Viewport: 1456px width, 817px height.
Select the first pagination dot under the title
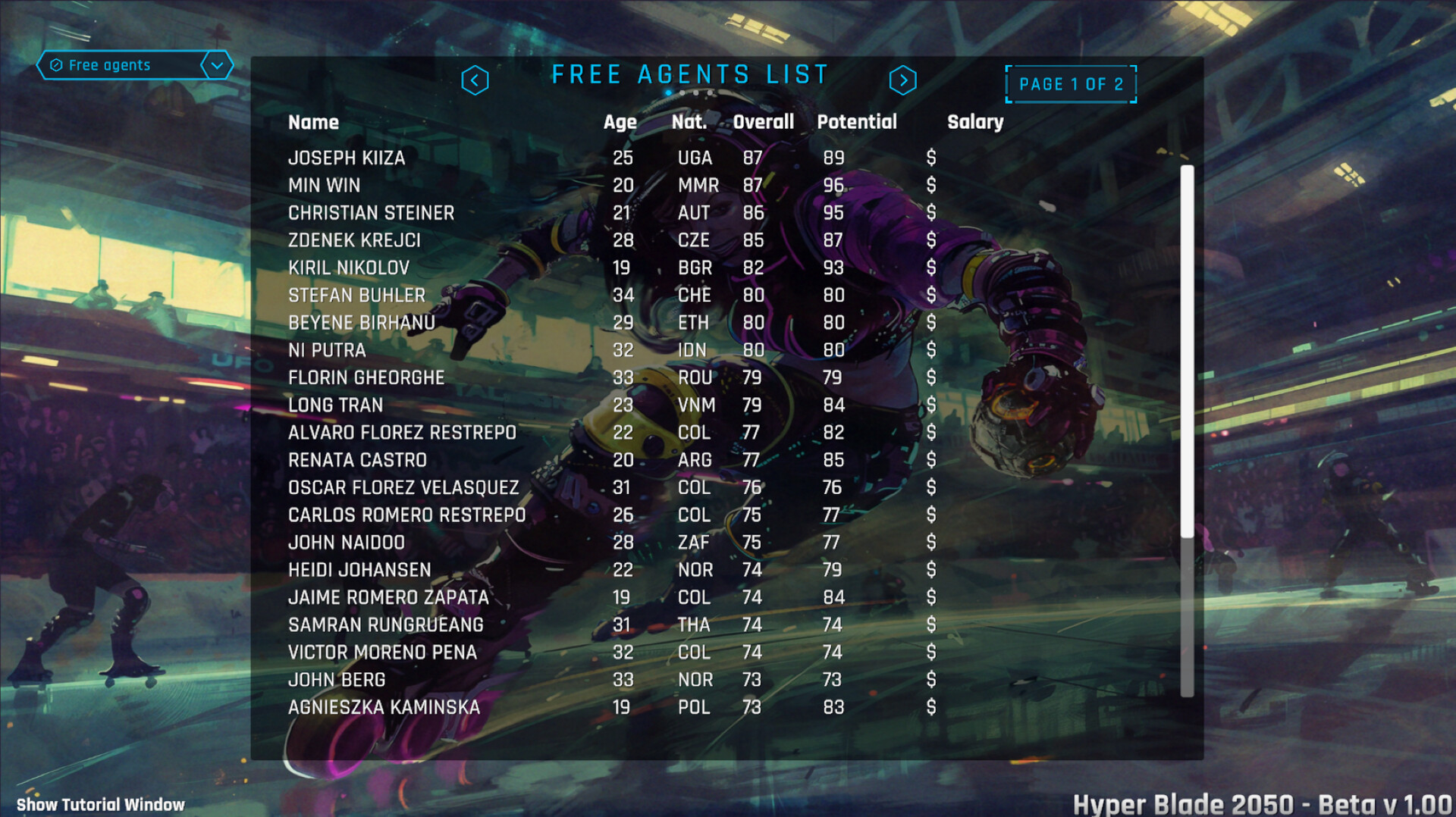(x=668, y=92)
